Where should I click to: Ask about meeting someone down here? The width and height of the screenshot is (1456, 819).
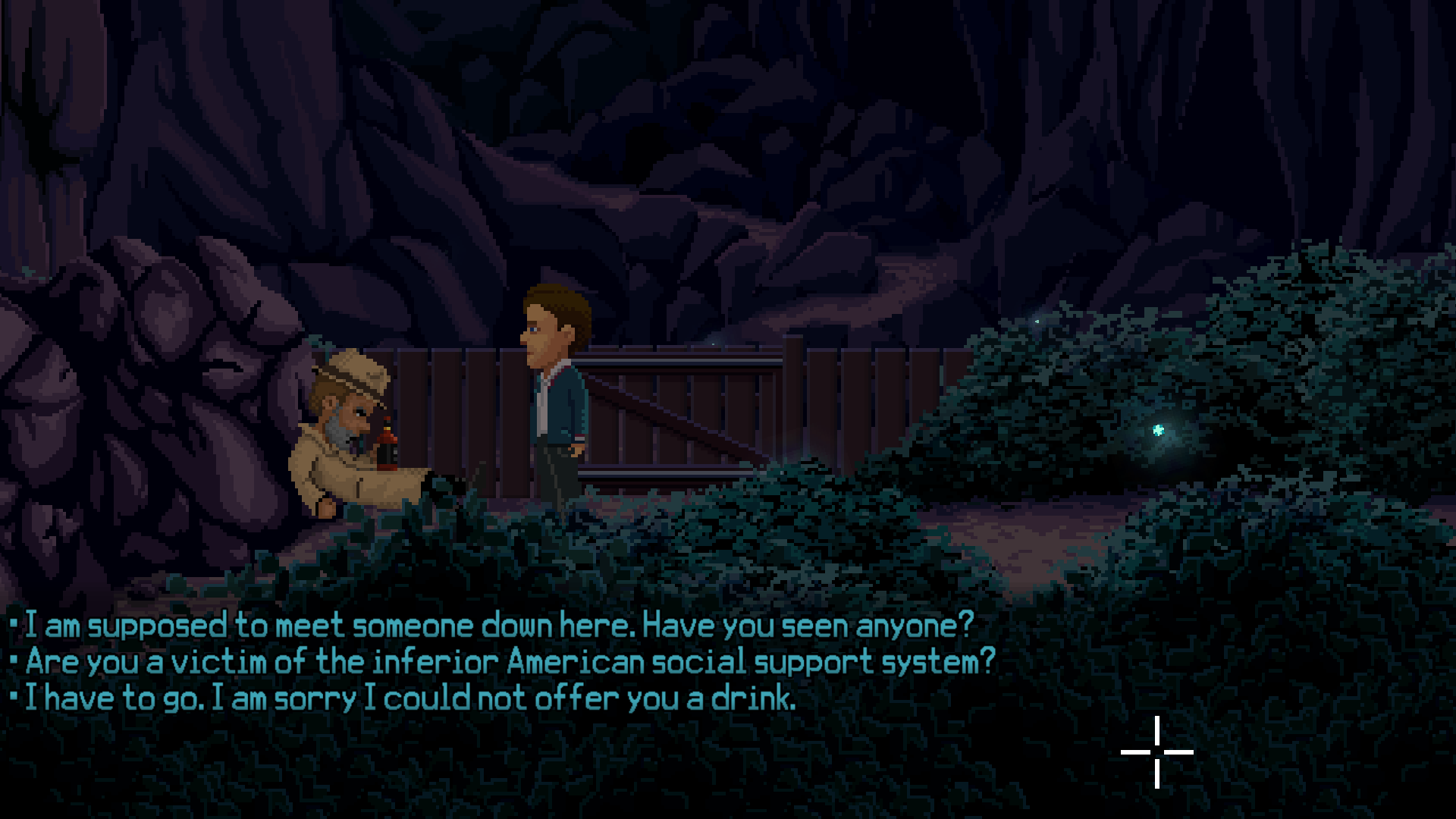[499, 626]
